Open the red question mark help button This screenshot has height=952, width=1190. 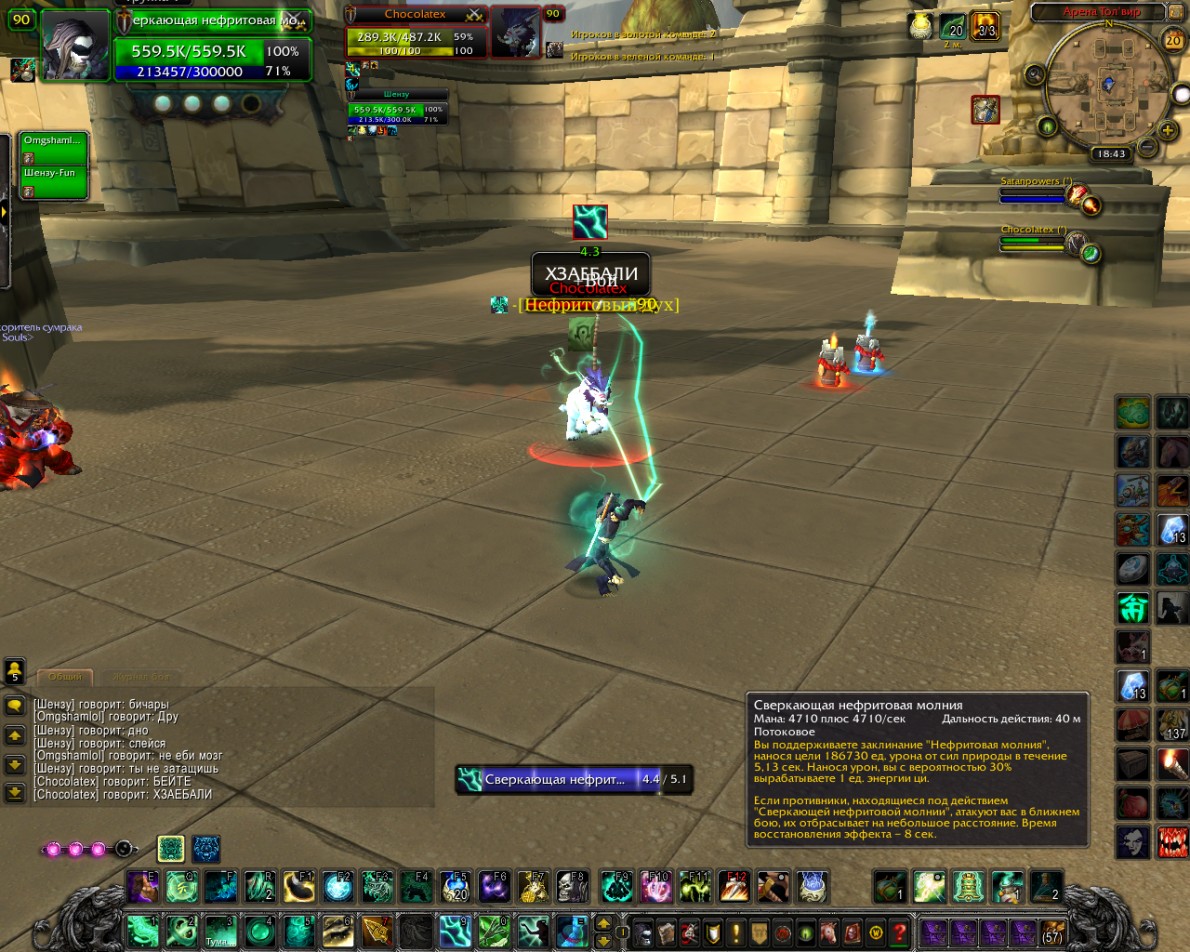click(900, 932)
